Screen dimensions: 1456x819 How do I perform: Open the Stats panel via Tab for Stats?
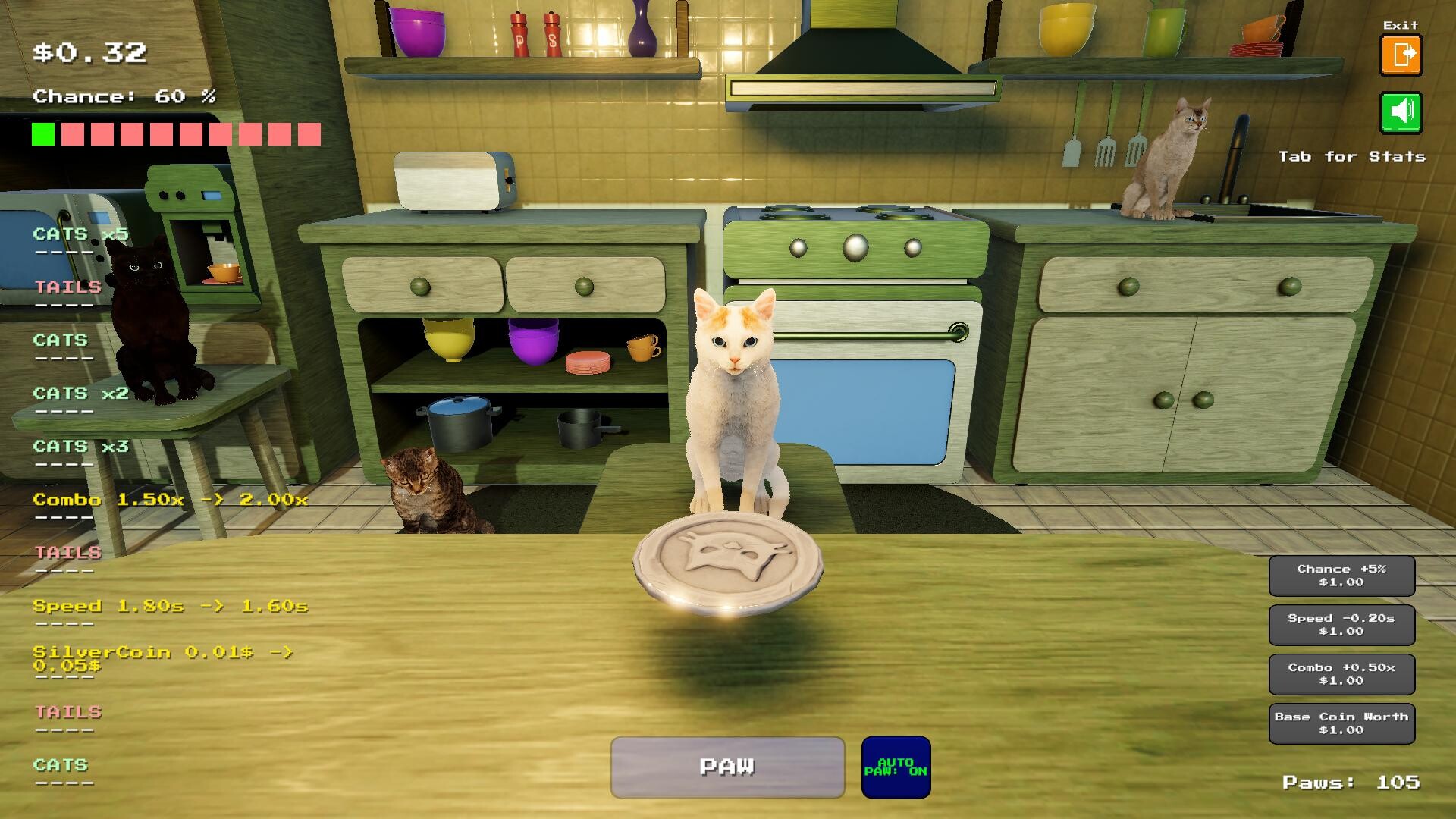[1351, 157]
